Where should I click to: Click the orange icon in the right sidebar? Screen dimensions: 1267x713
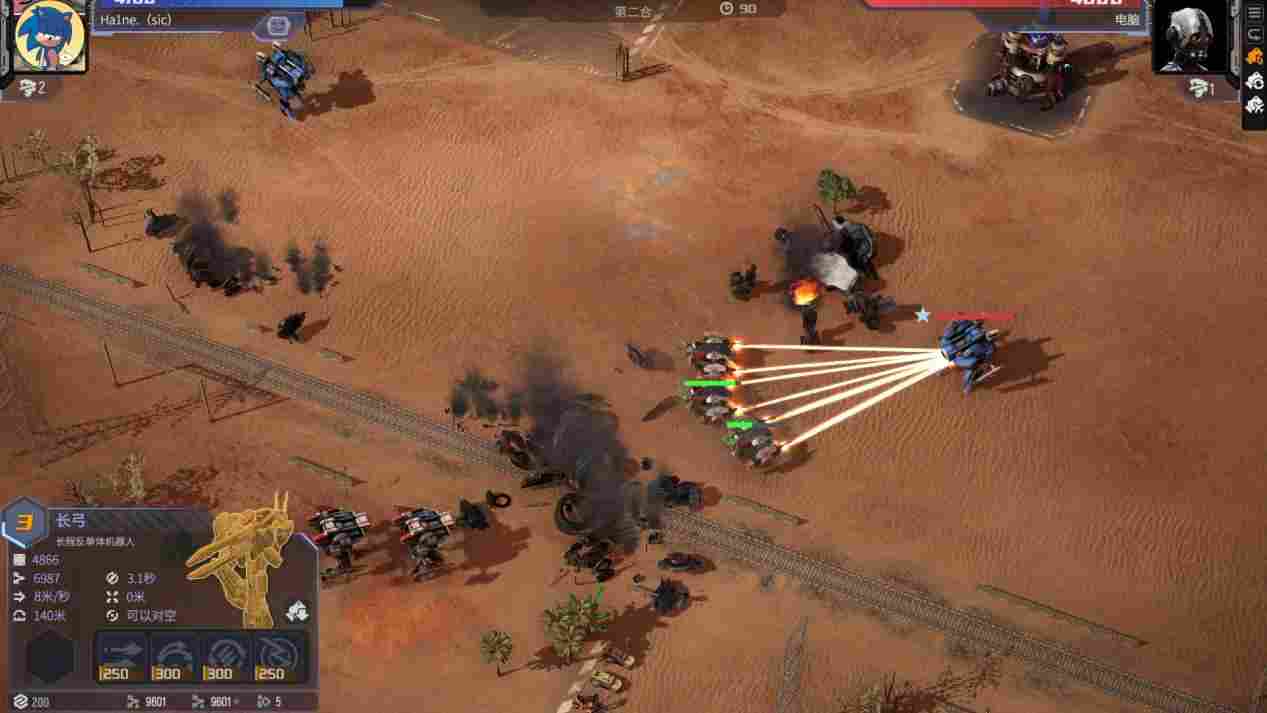tap(1255, 58)
